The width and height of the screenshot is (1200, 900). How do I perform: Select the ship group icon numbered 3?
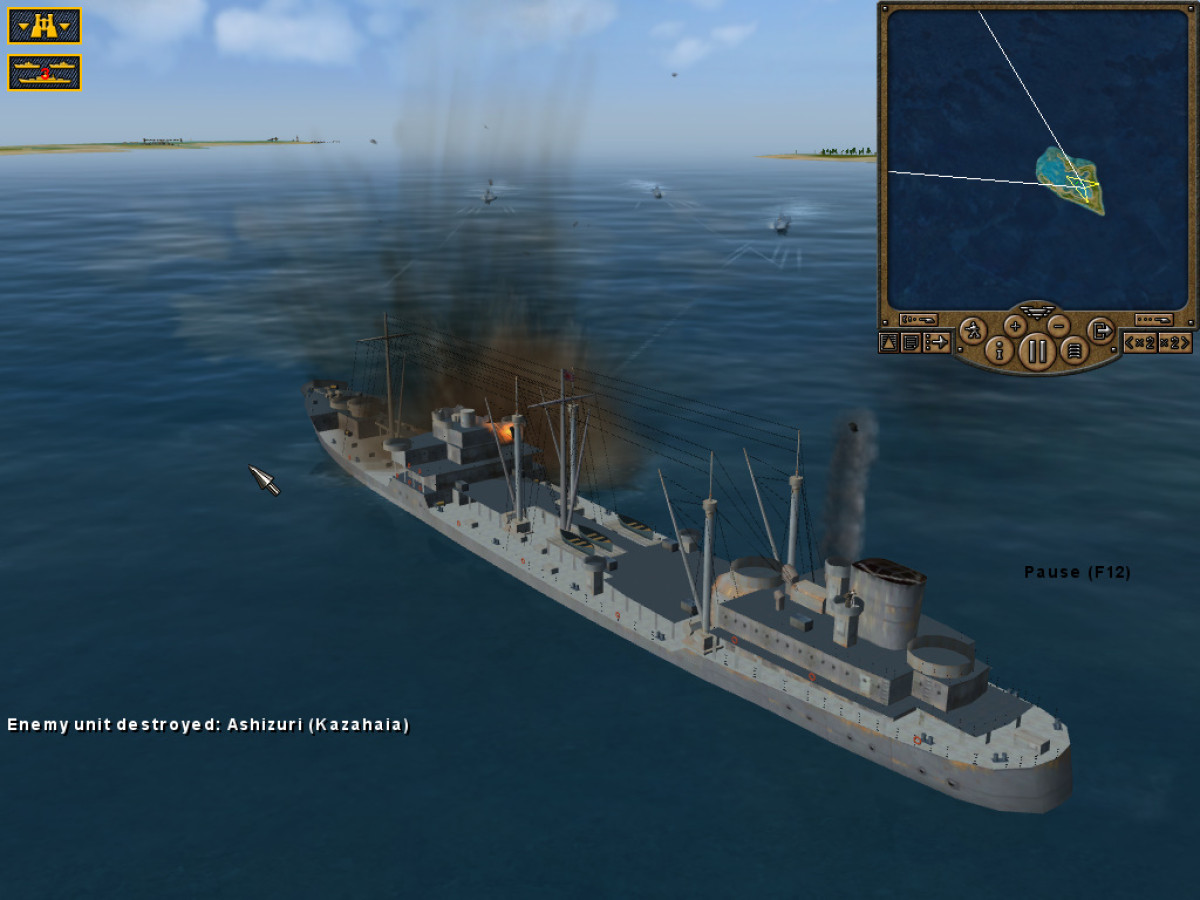pos(44,72)
